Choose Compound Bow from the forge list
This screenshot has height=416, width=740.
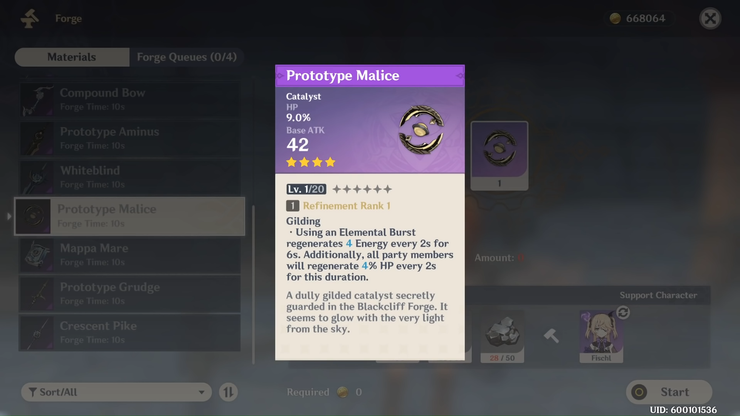point(129,99)
